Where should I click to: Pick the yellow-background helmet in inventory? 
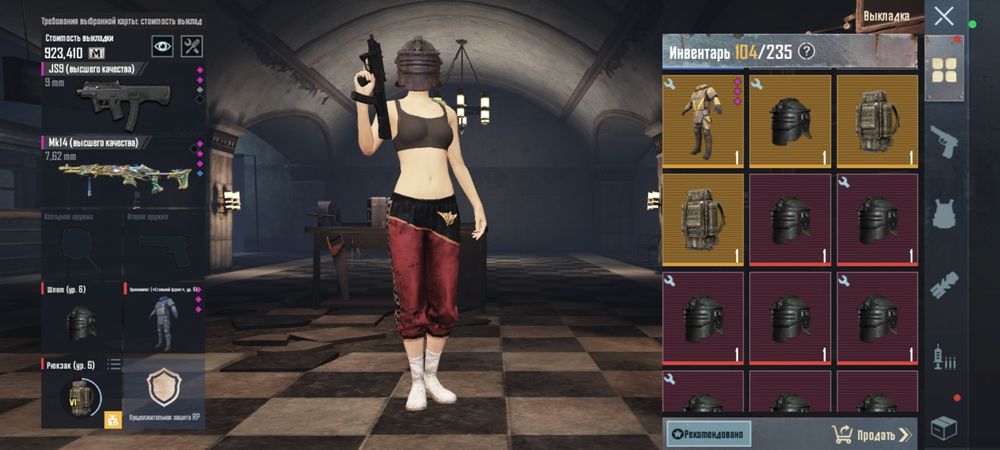click(x=790, y=120)
